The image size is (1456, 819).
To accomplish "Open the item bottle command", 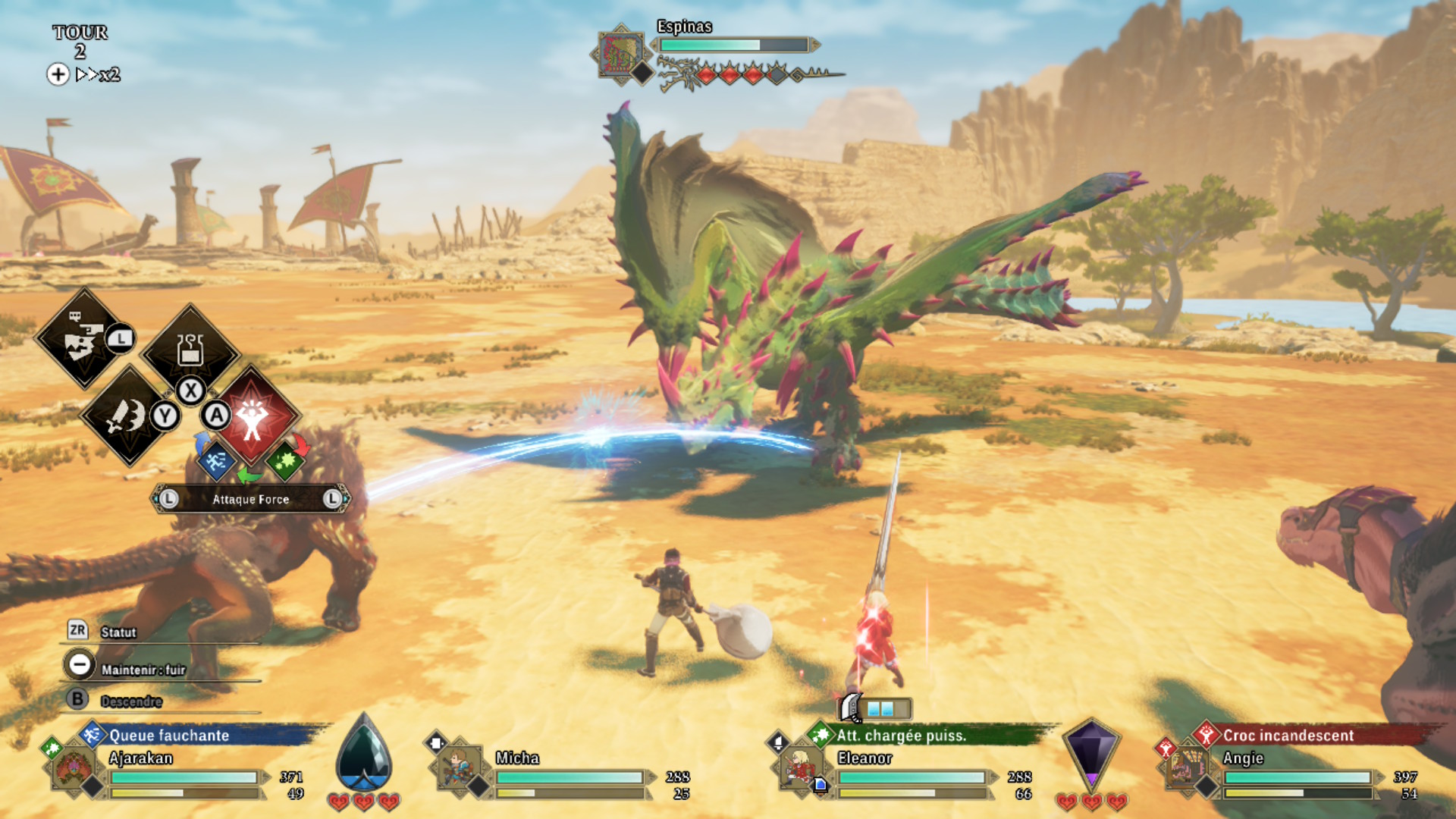I will [x=190, y=352].
